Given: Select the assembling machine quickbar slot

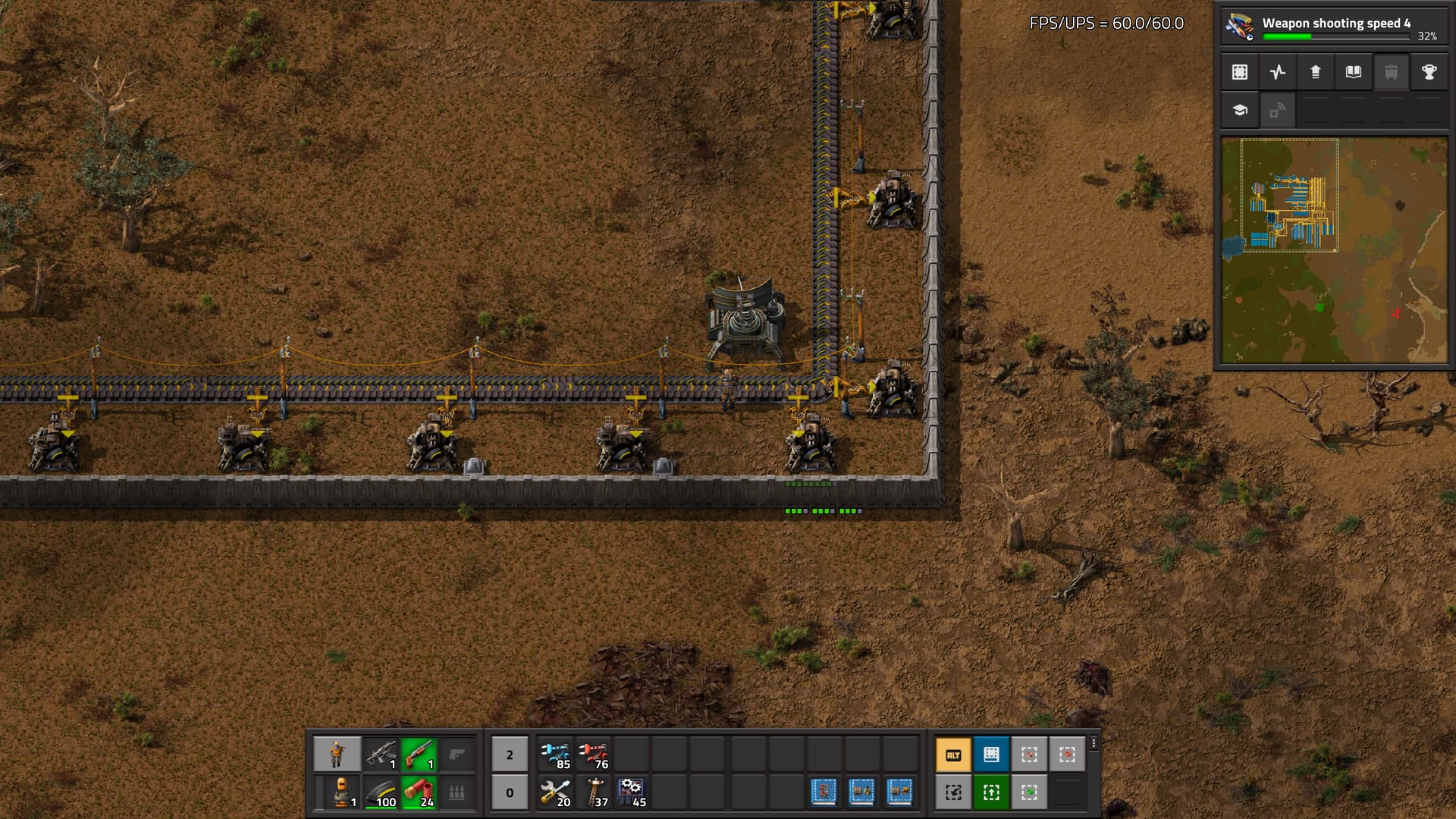Looking at the screenshot, I should [x=632, y=792].
